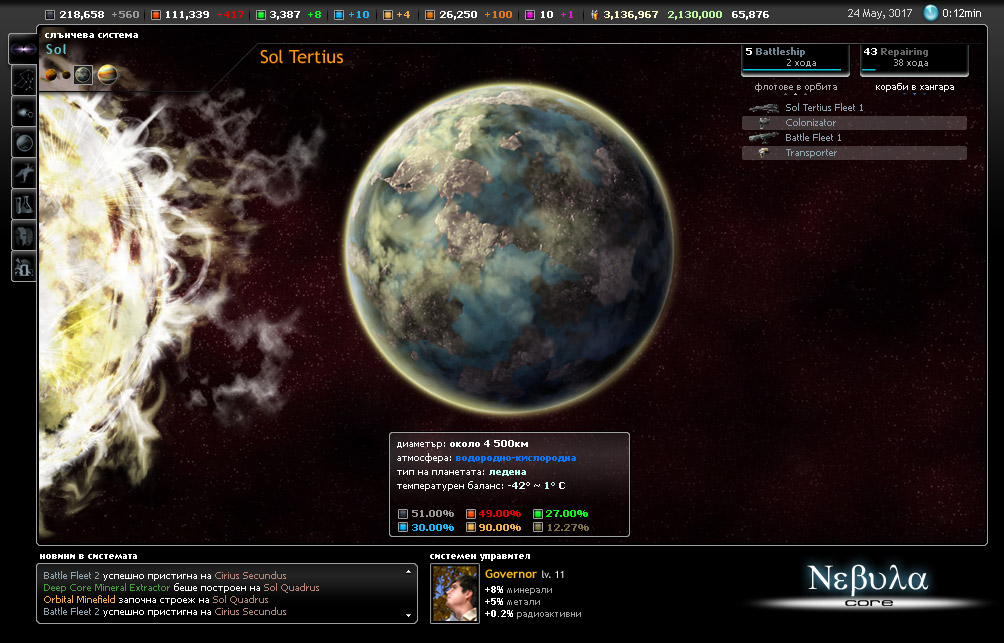Choose the Colonizator ship in orbit list
Screen dimensions: 1004x643
pyautogui.click(x=810, y=123)
